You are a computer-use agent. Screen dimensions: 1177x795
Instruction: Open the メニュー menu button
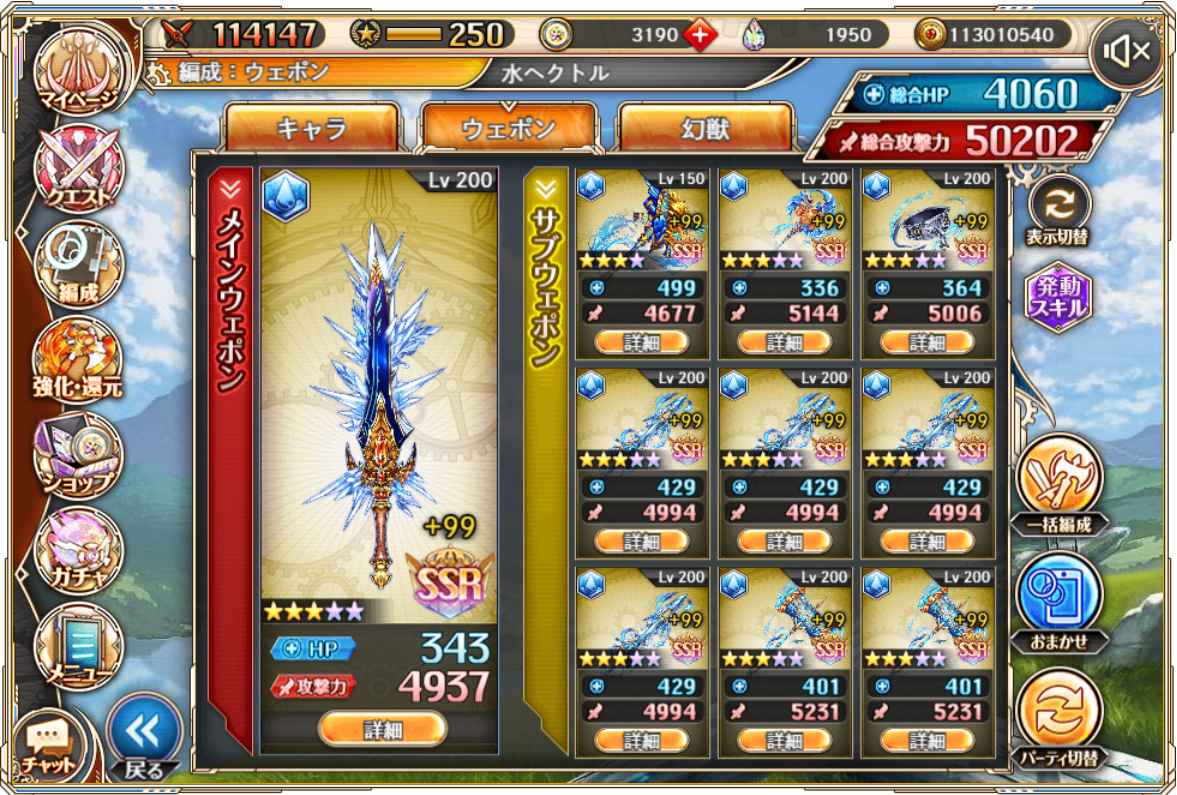pyautogui.click(x=78, y=647)
